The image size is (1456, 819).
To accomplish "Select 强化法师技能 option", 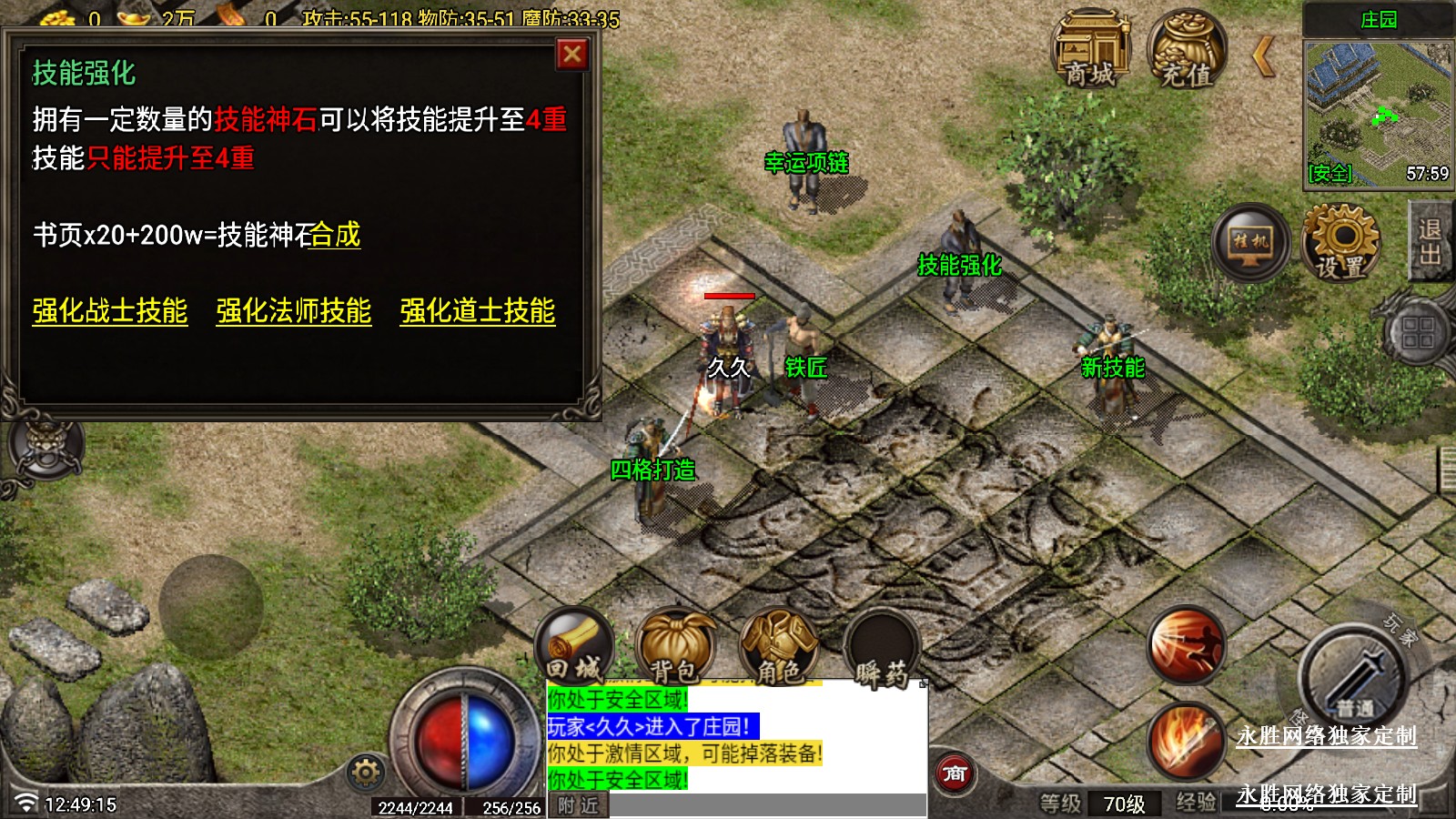I will (294, 311).
